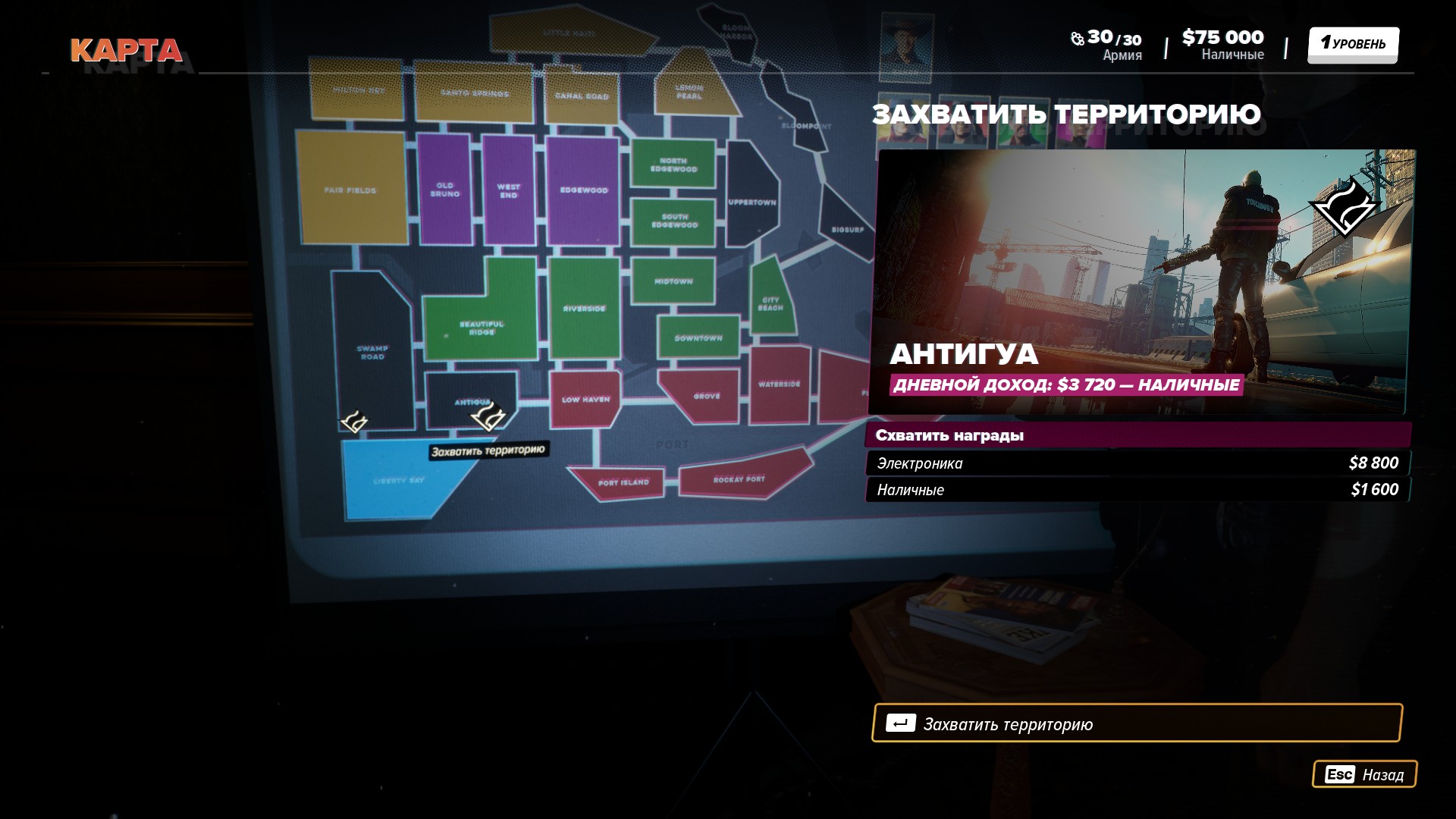The image size is (1456, 819).
Task: Select the Grove territory
Action: [x=706, y=396]
